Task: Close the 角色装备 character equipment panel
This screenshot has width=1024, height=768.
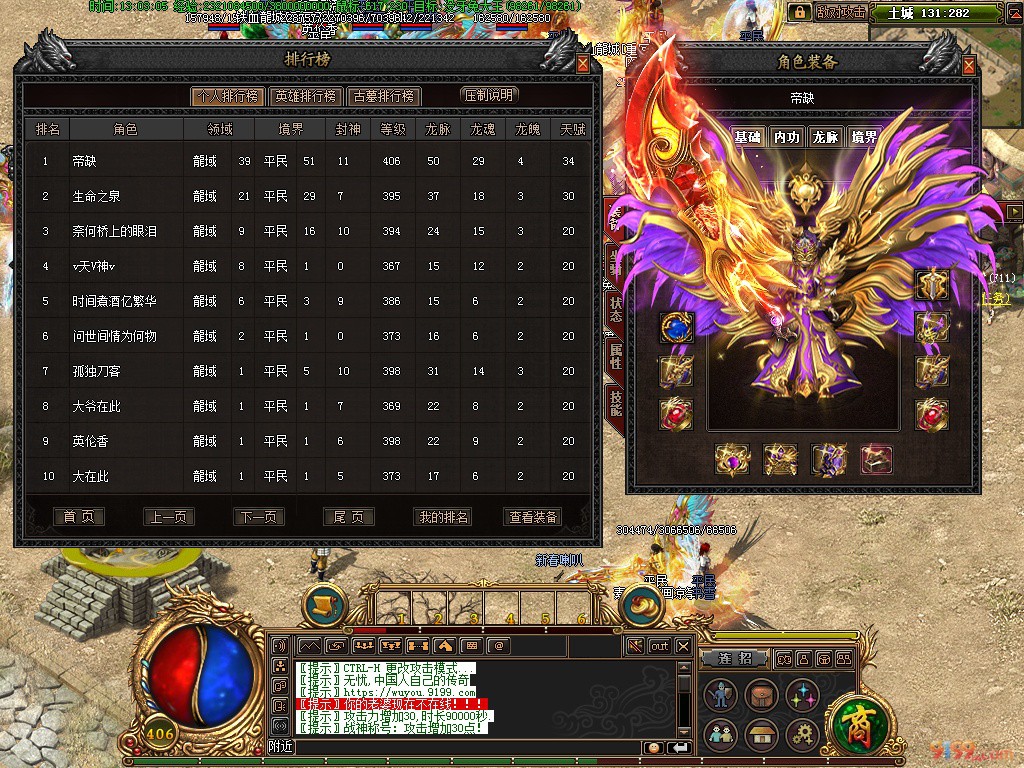Action: 968,66
